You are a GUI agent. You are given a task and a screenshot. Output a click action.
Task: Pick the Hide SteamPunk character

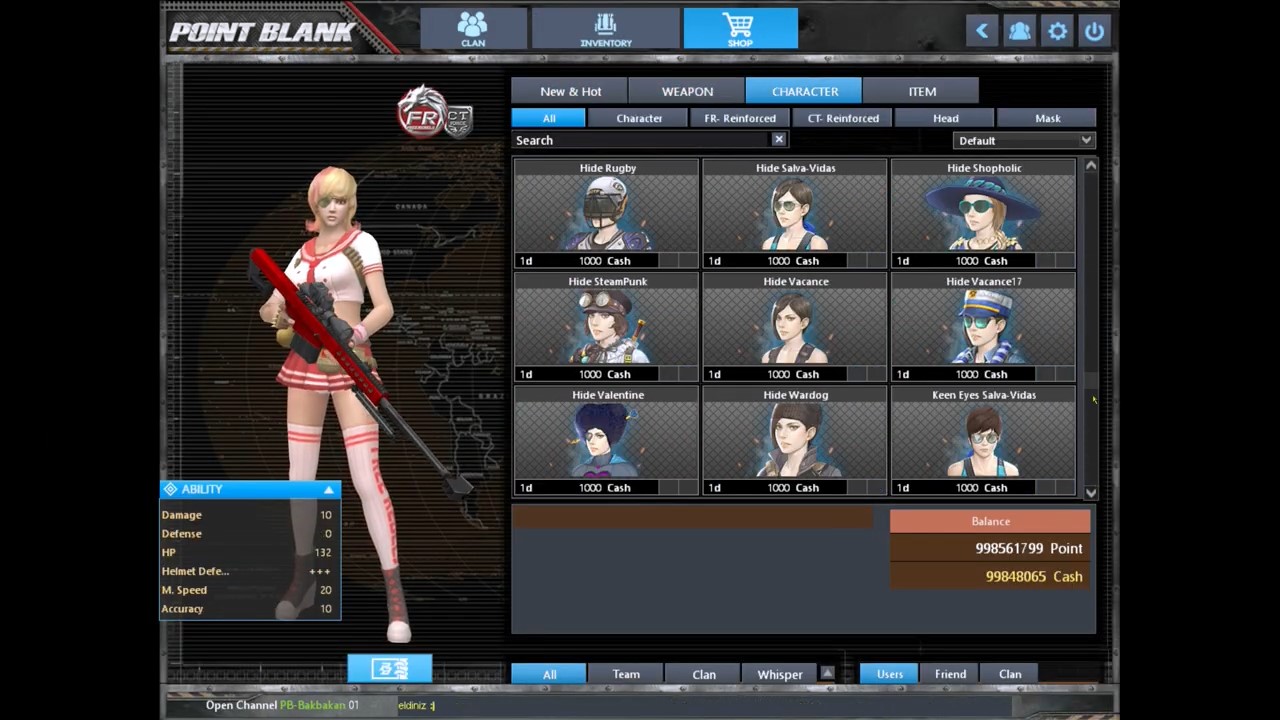click(x=607, y=327)
